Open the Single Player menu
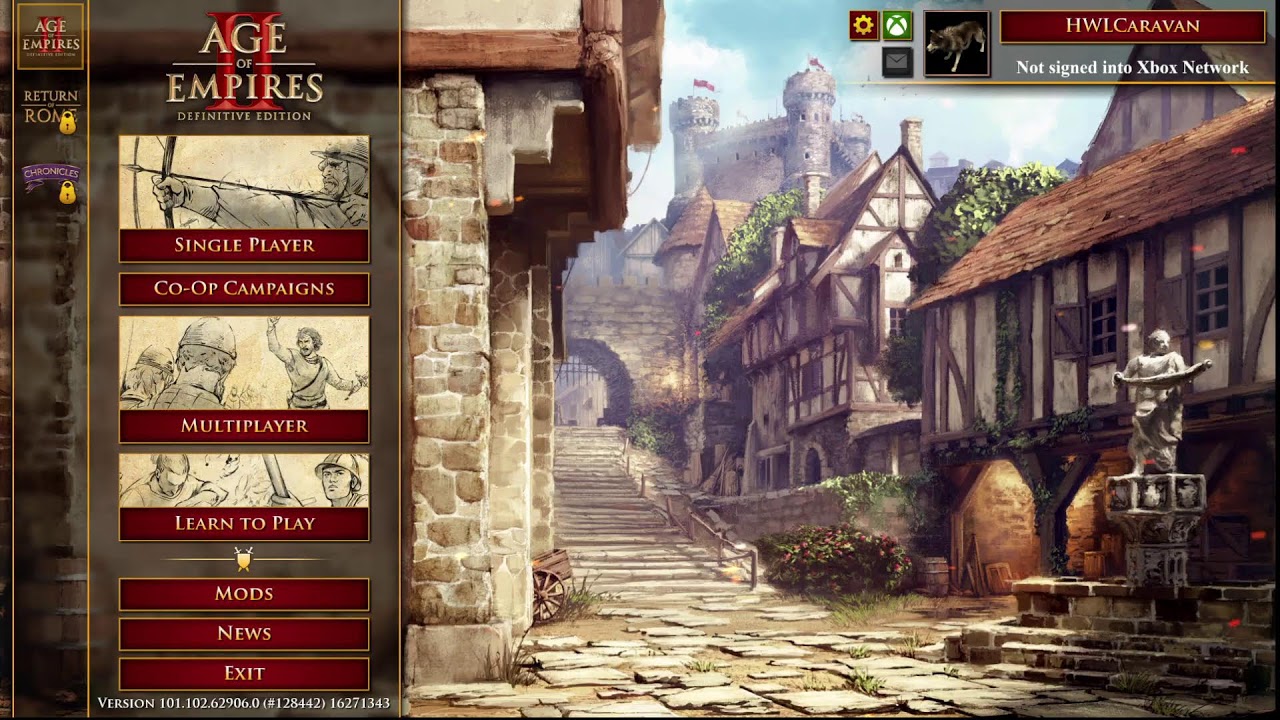This screenshot has width=1280, height=720. click(244, 245)
